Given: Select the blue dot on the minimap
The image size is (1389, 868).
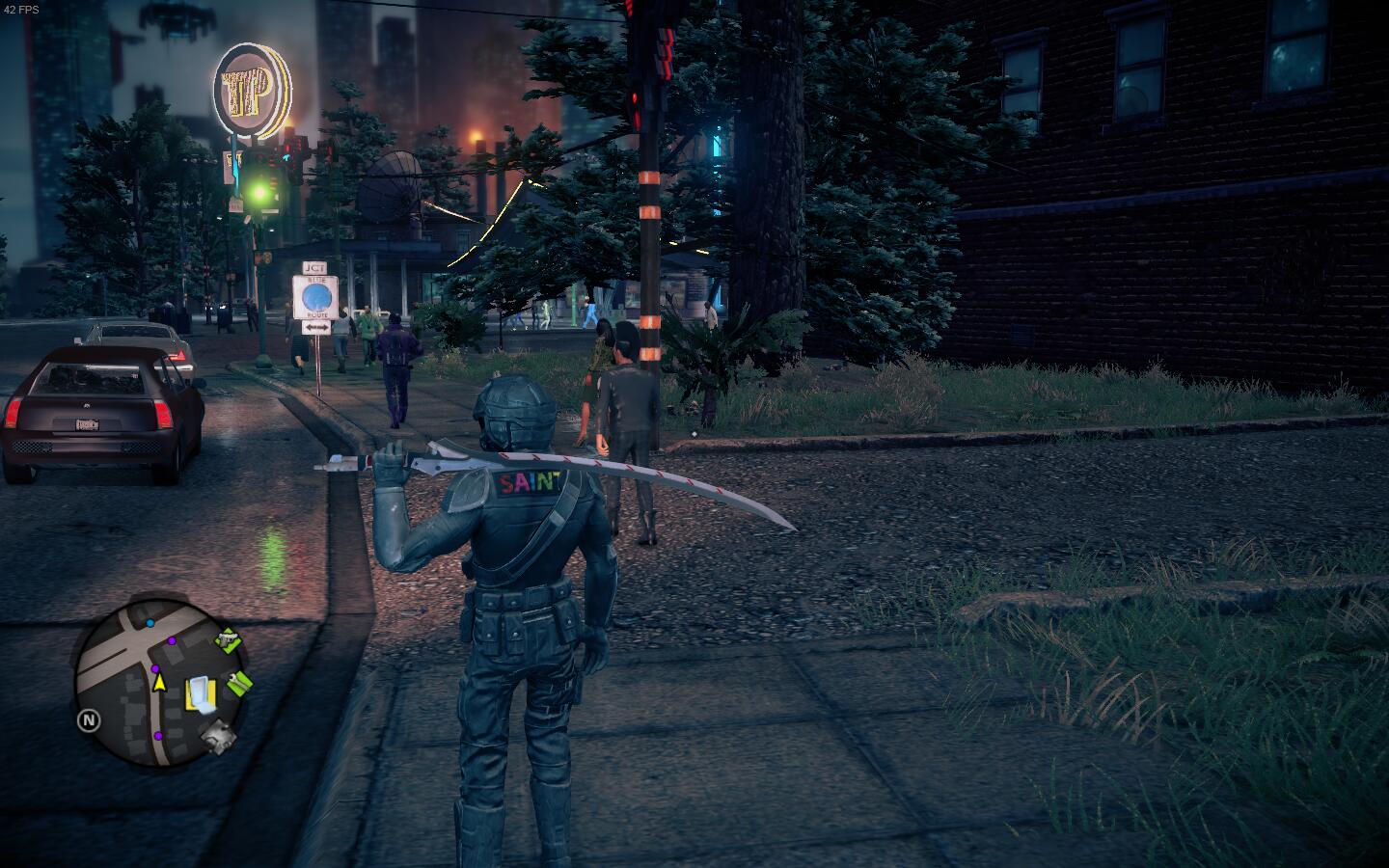Looking at the screenshot, I should click(150, 624).
